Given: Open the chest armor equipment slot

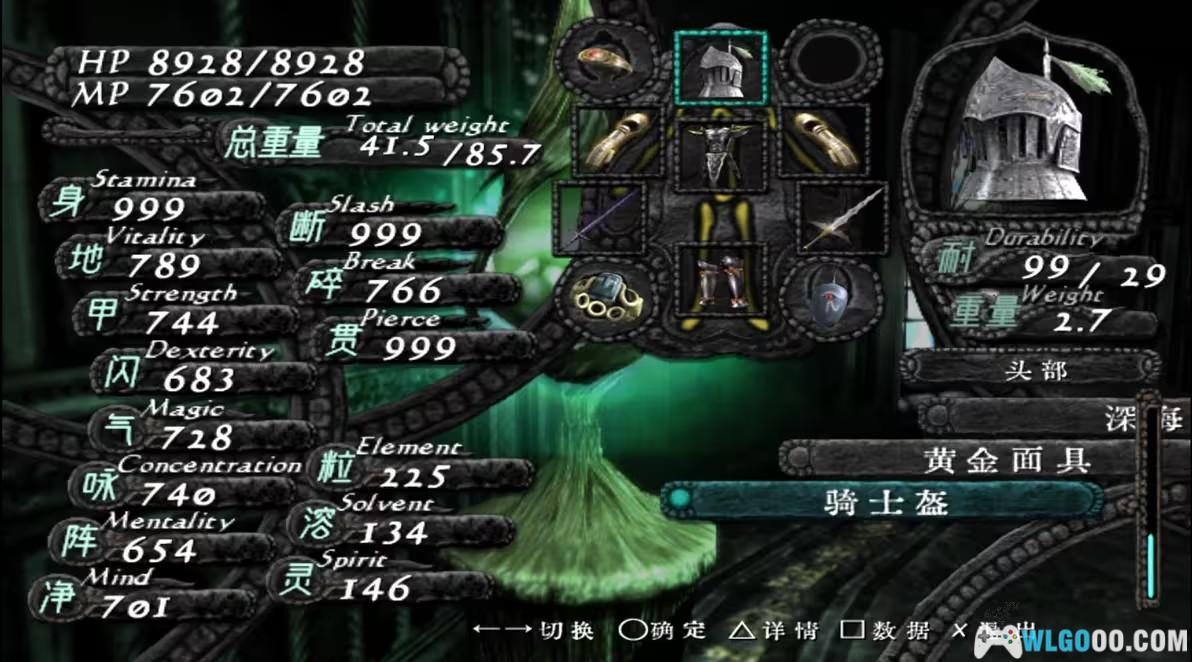Looking at the screenshot, I should click(x=720, y=152).
